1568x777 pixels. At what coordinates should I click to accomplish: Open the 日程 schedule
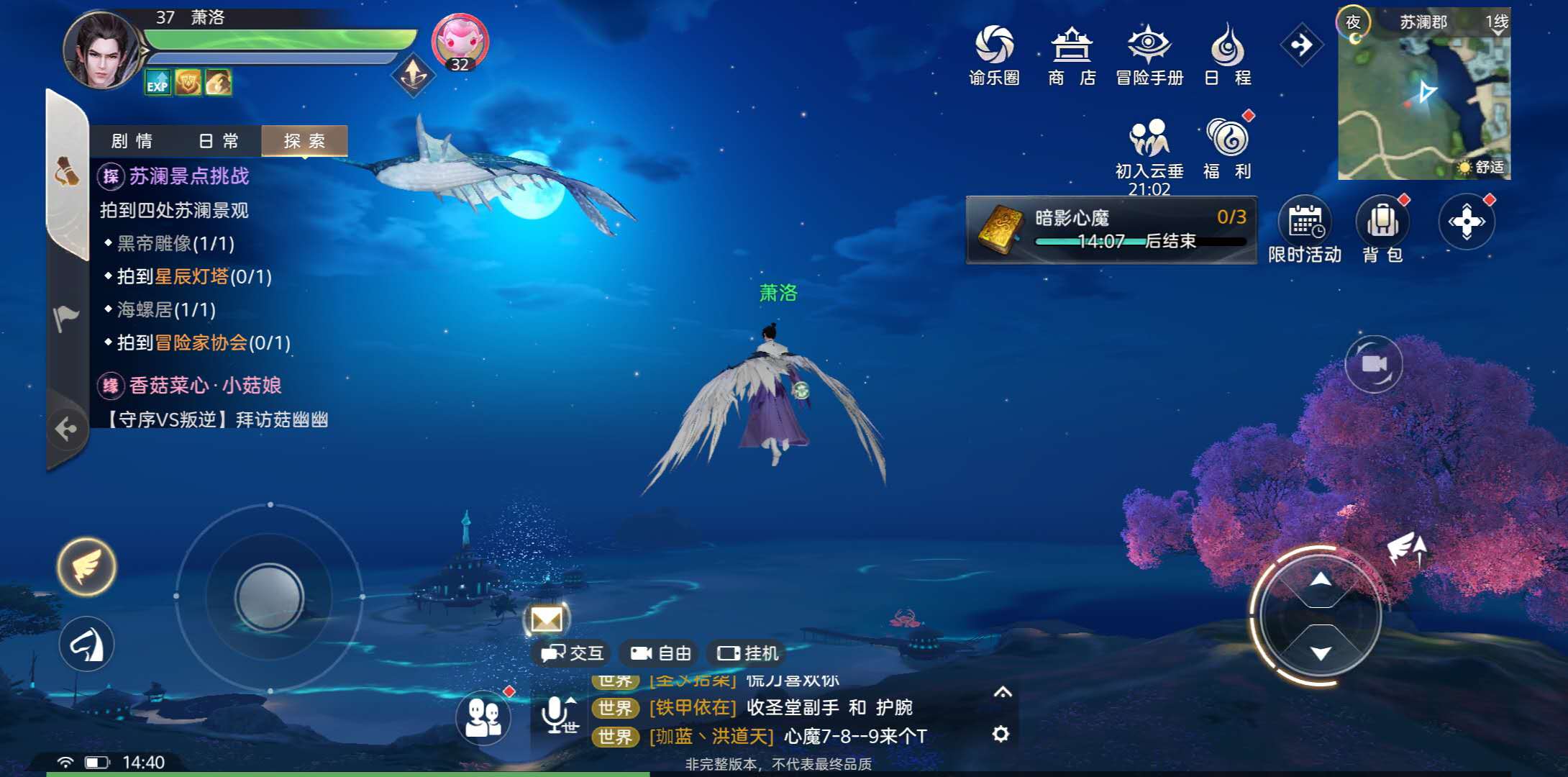1228,55
